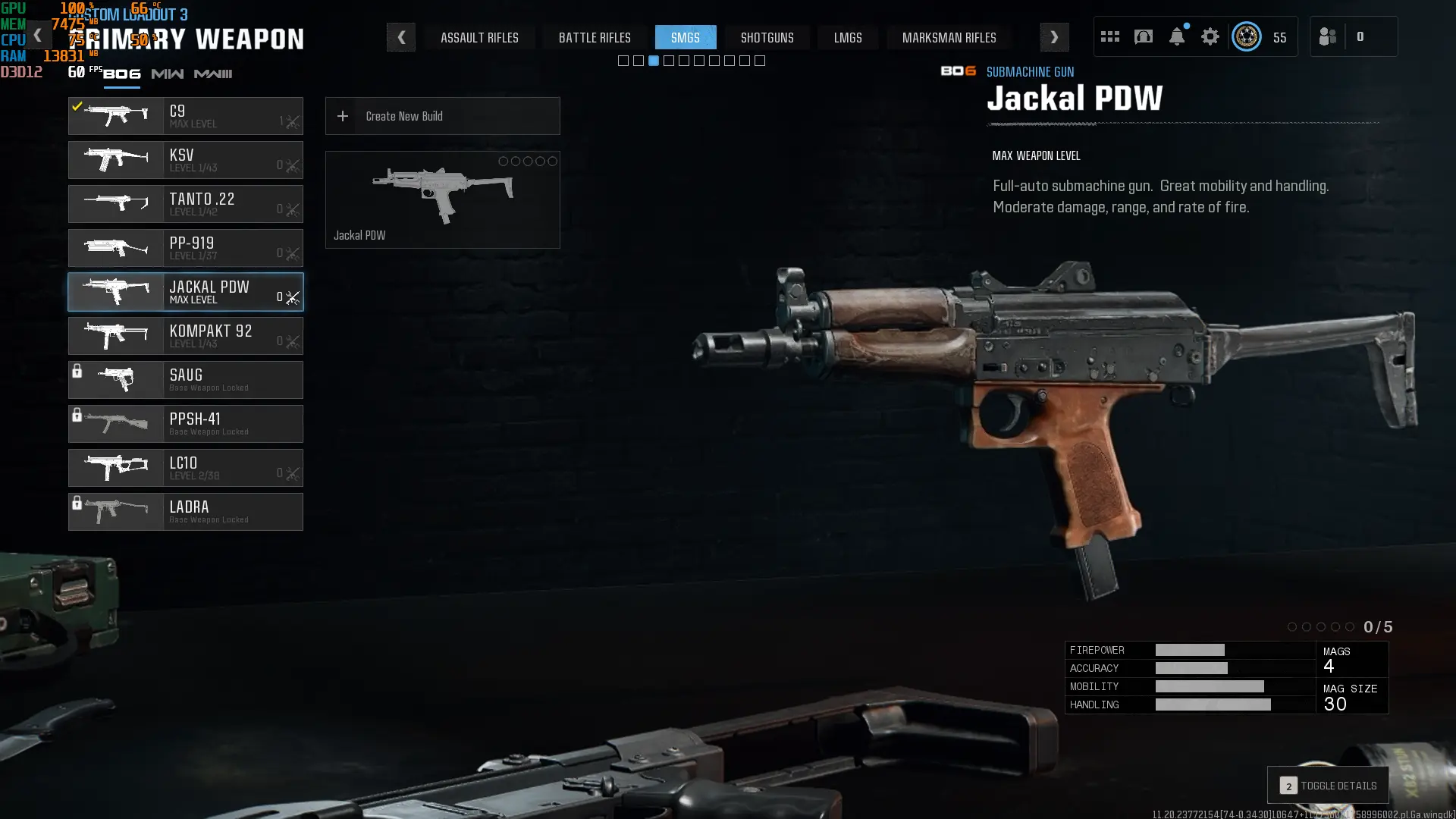Open the settings gear icon
This screenshot has height=819, width=1456.
click(1210, 36)
